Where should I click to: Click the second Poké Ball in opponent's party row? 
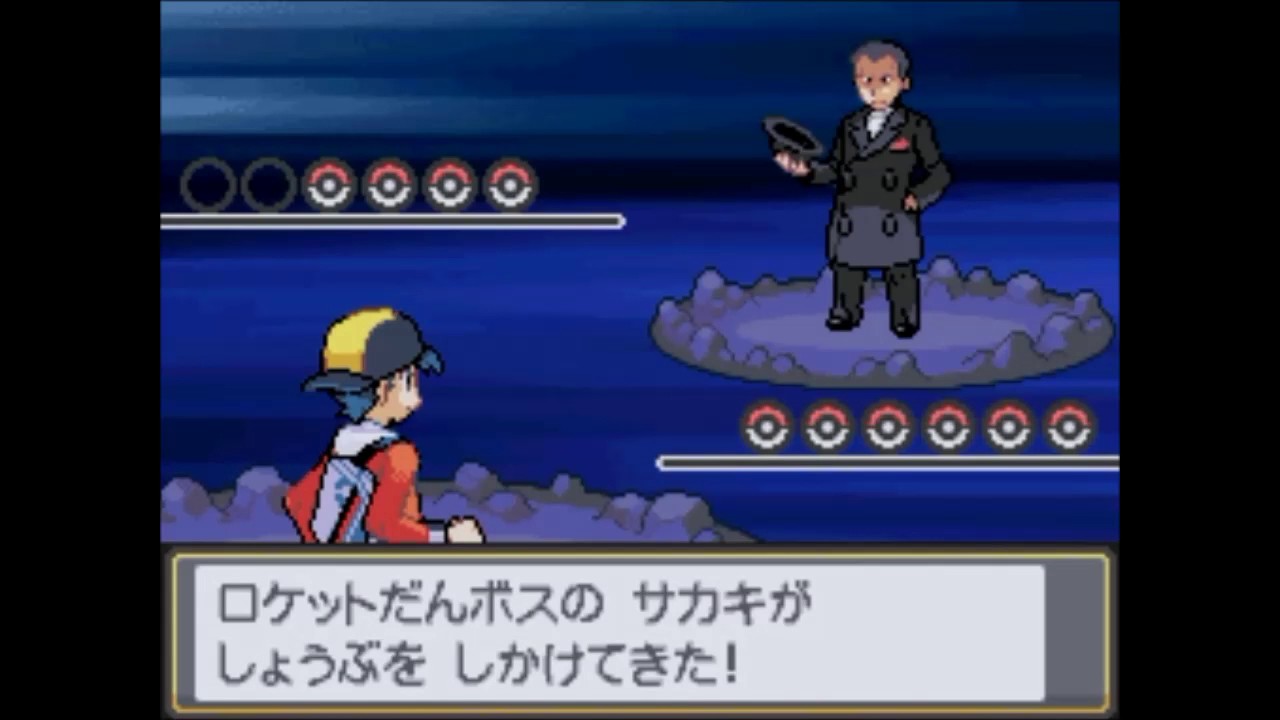tap(828, 428)
